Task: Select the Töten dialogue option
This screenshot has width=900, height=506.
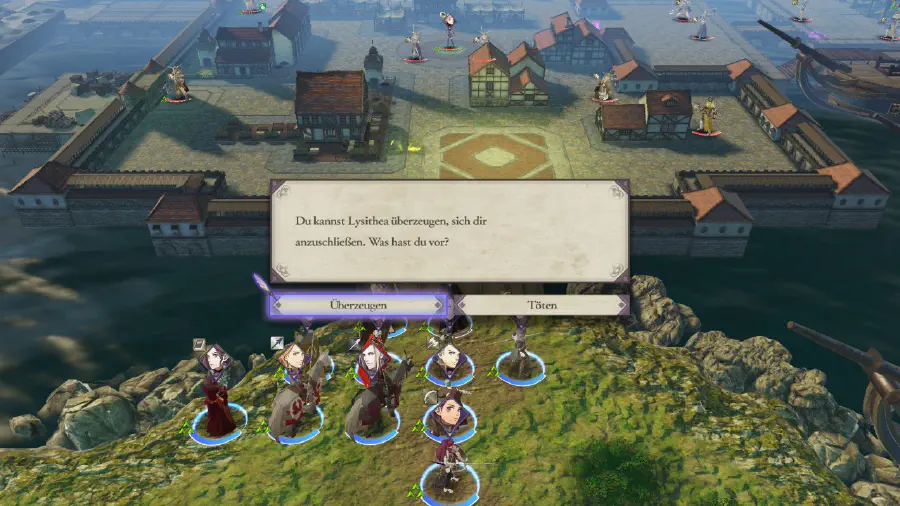Action: point(541,304)
